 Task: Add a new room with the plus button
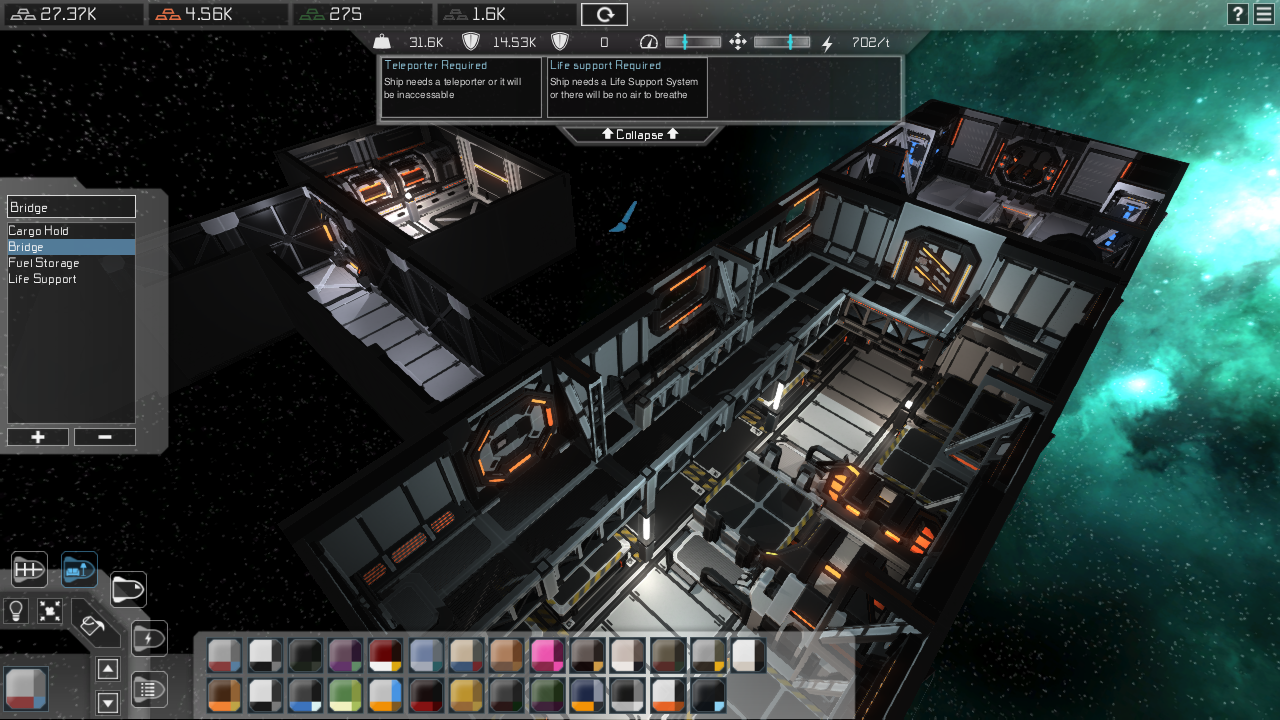pyautogui.click(x=37, y=437)
